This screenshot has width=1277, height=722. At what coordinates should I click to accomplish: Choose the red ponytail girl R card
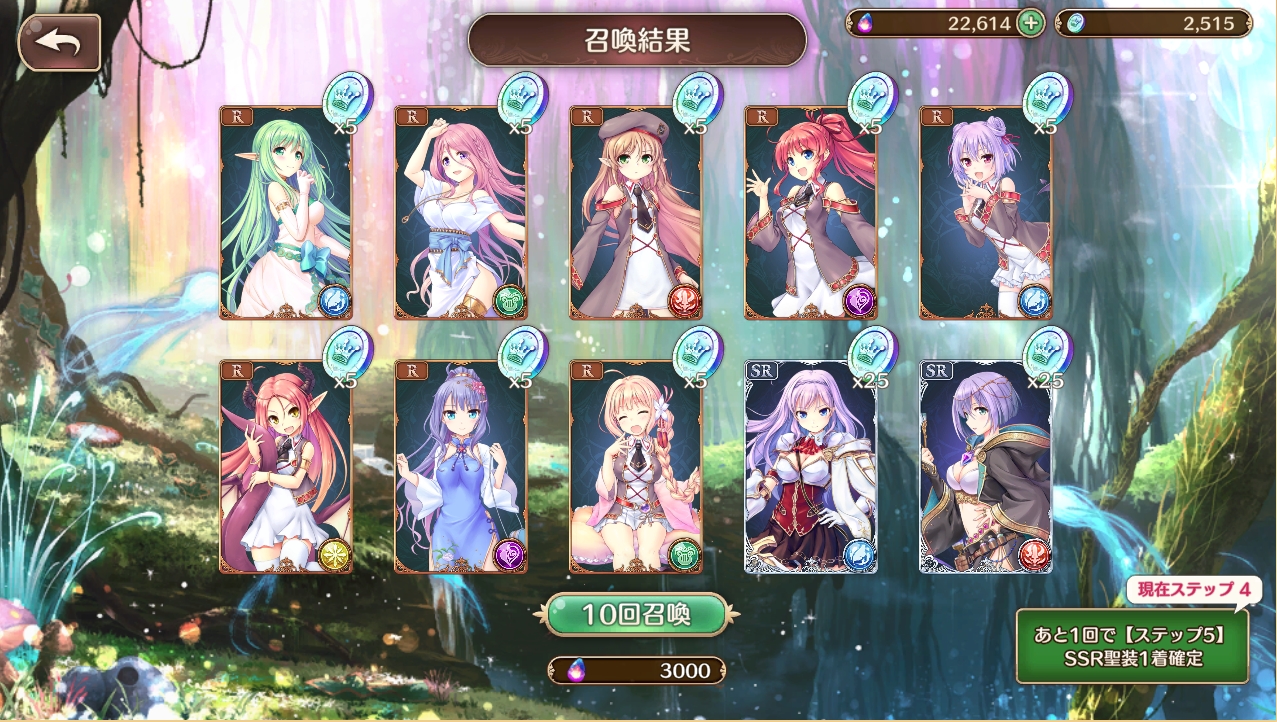[x=810, y=212]
